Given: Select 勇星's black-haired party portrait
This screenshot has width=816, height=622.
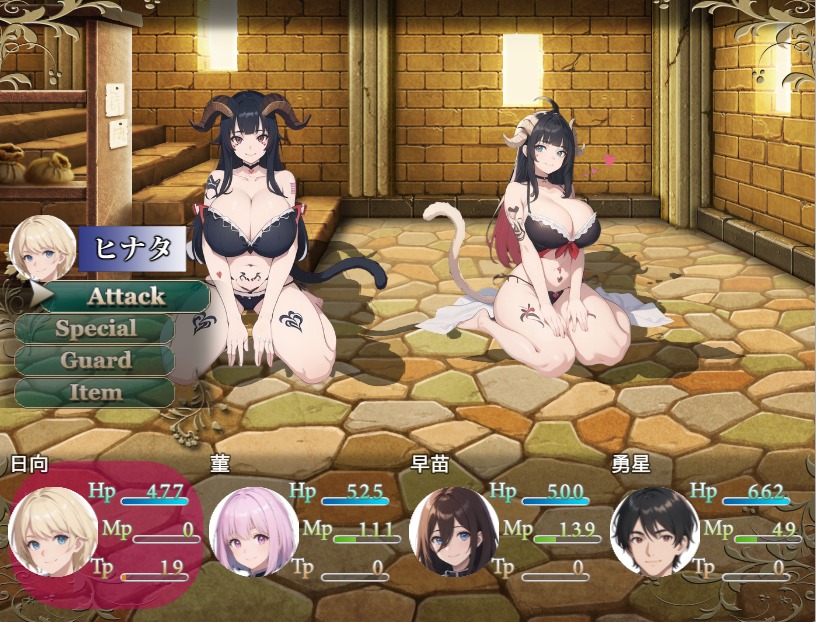Looking at the screenshot, I should coord(654,532).
